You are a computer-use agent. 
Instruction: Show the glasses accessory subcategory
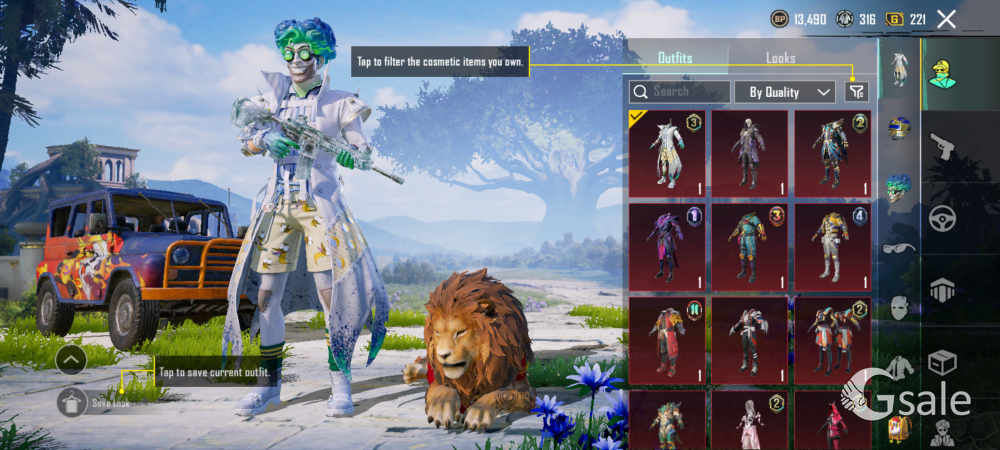[x=899, y=248]
